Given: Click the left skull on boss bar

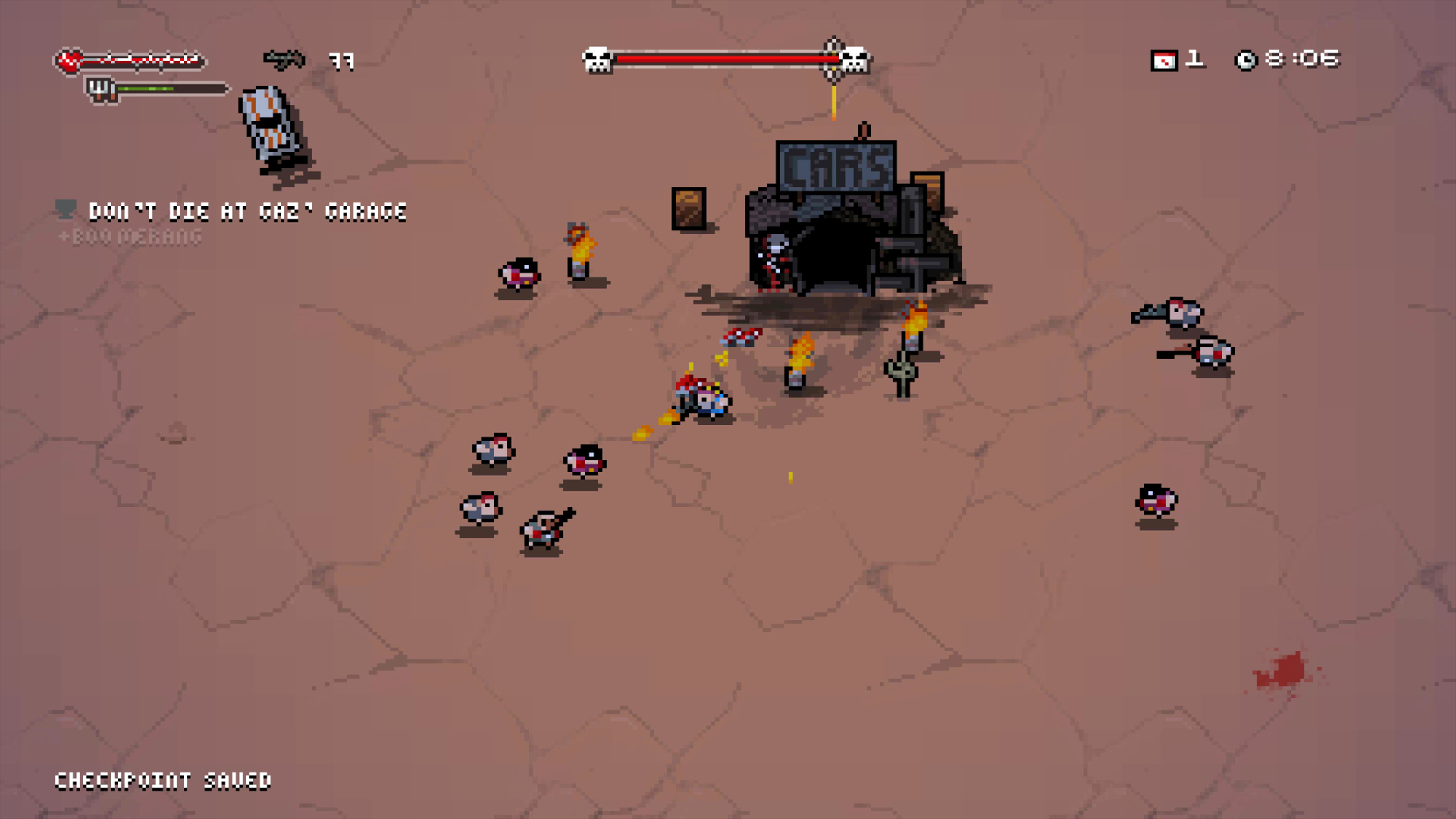Looking at the screenshot, I should tap(598, 60).
